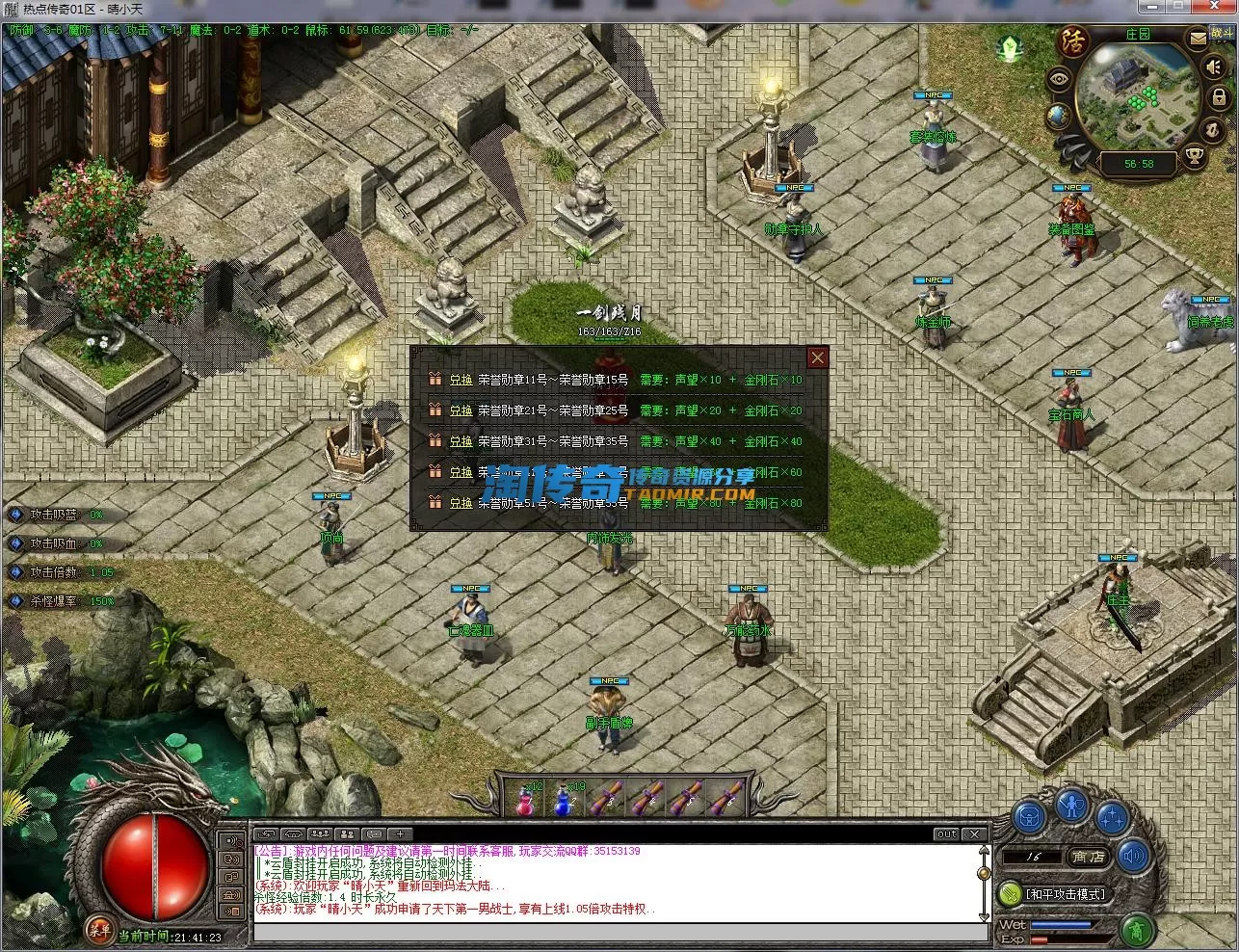This screenshot has width=1239, height=952.
Task: Open the 商店 shop
Action: click(x=1088, y=857)
